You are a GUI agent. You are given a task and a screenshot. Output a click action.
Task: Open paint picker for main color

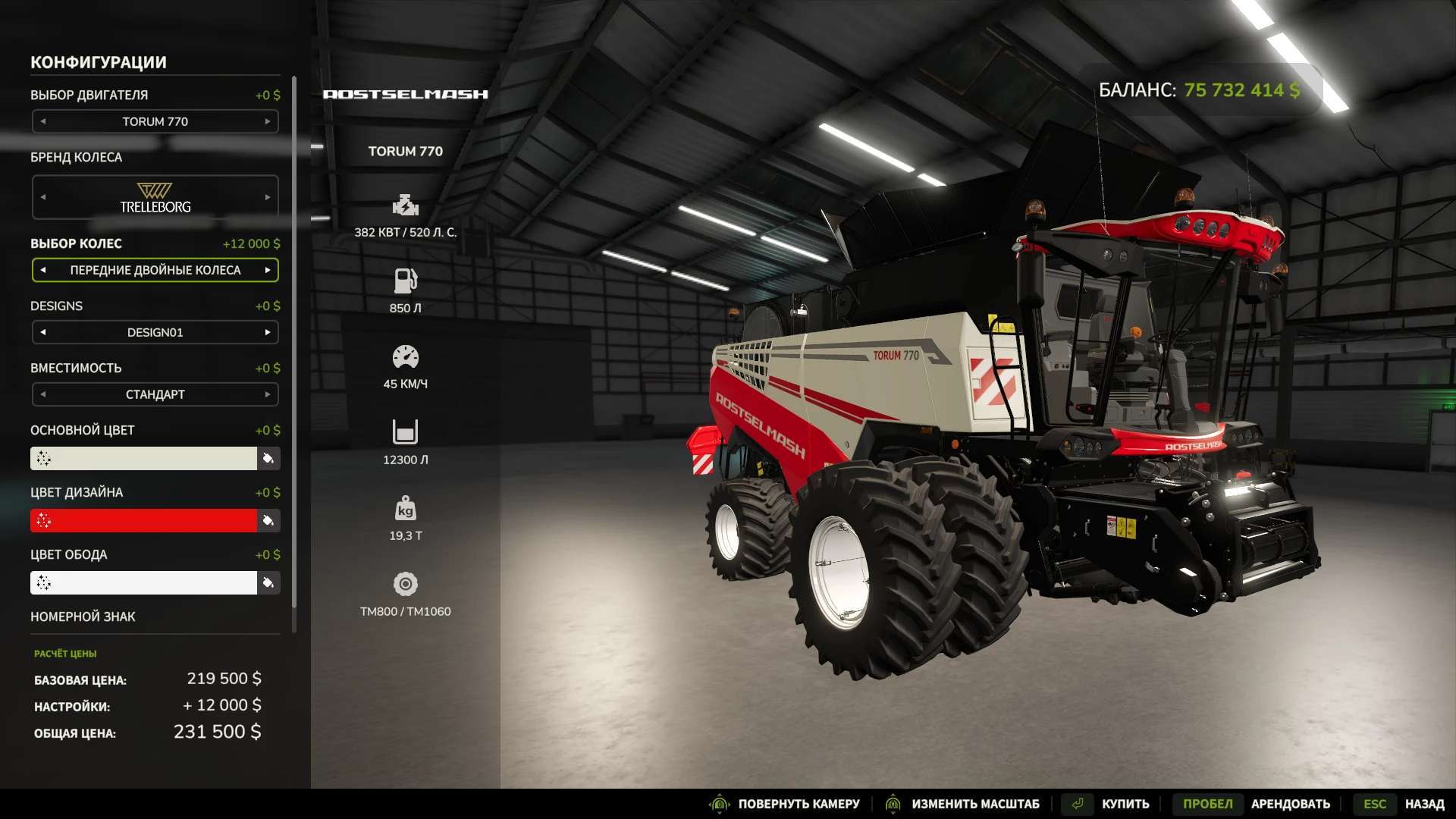(268, 458)
